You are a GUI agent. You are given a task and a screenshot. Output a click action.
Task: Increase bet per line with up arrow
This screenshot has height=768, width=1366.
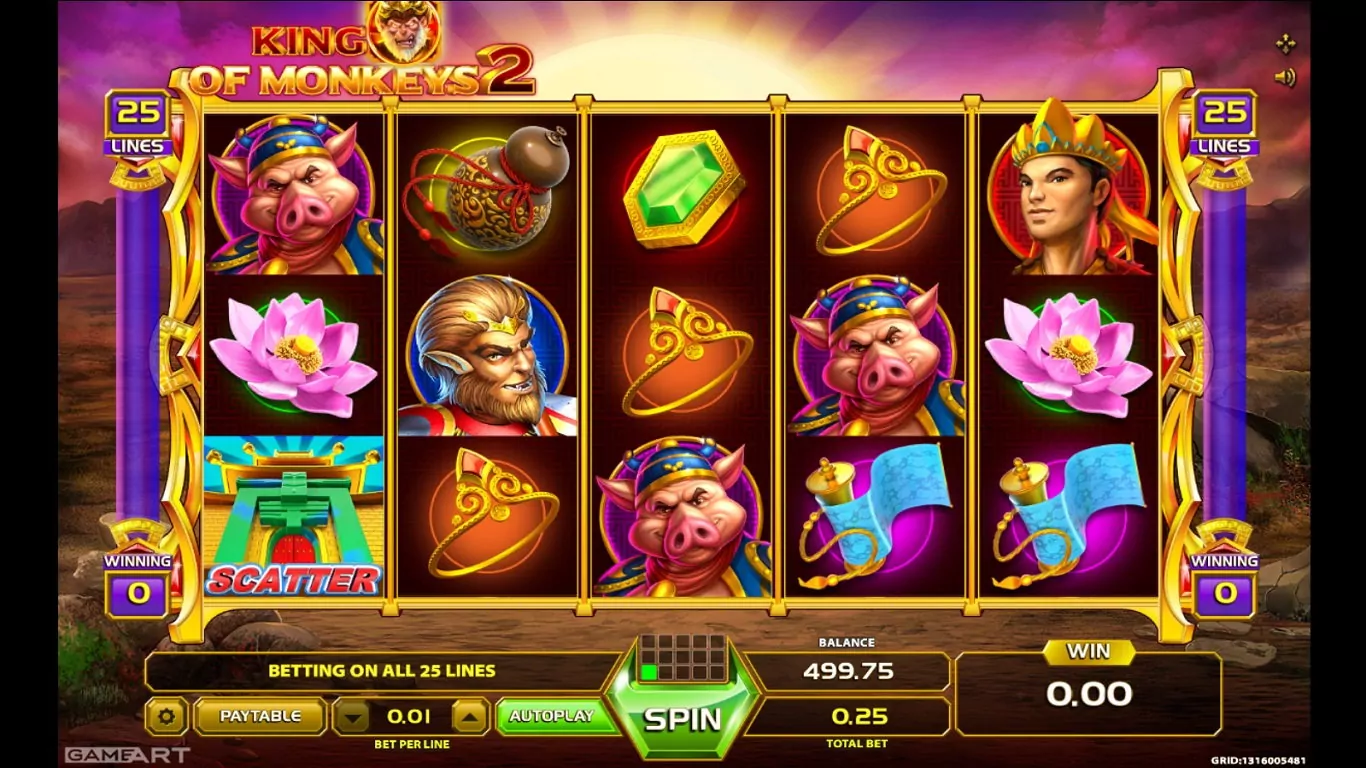pyautogui.click(x=470, y=716)
